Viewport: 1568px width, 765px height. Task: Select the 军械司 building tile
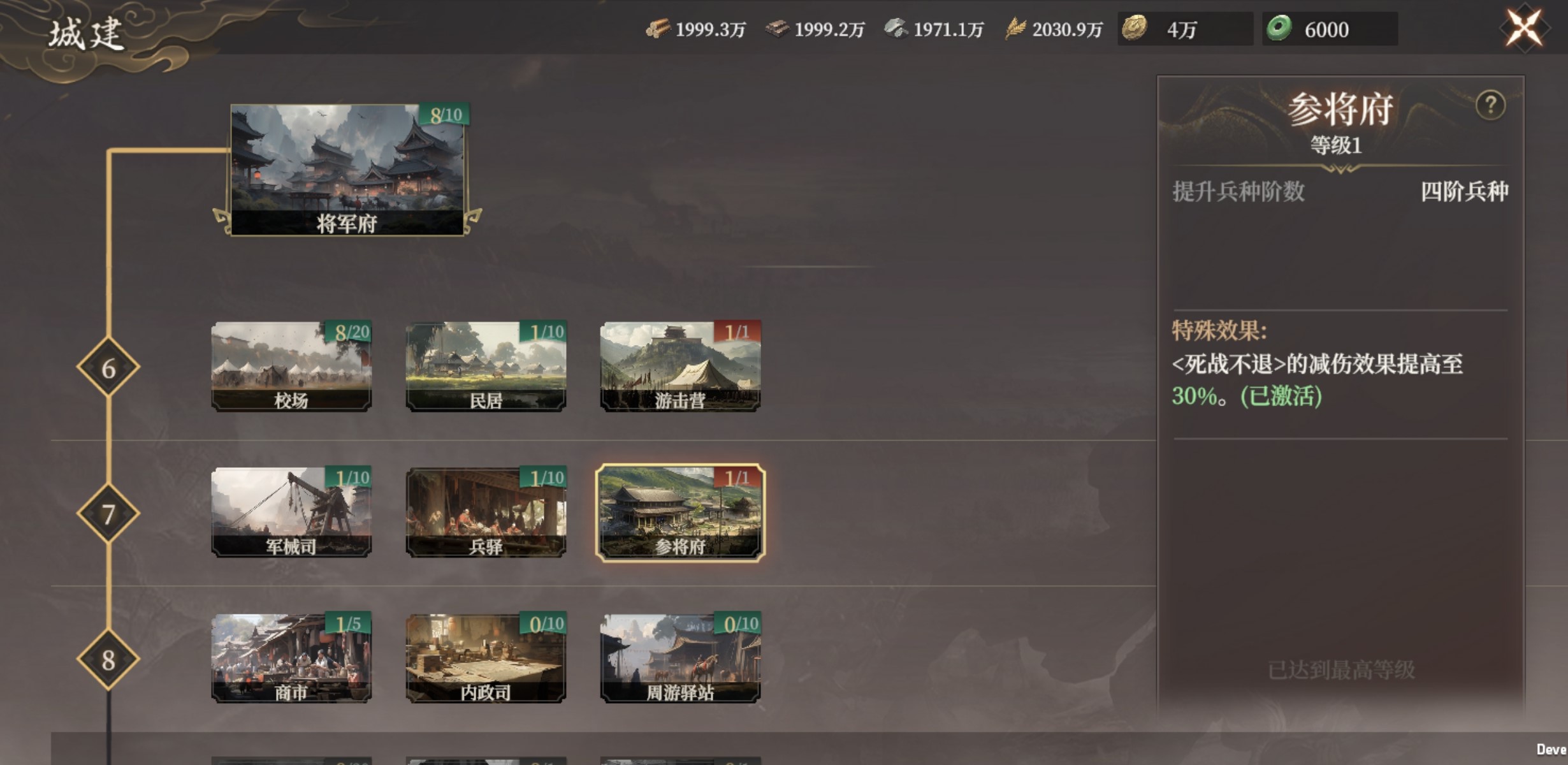tap(291, 512)
